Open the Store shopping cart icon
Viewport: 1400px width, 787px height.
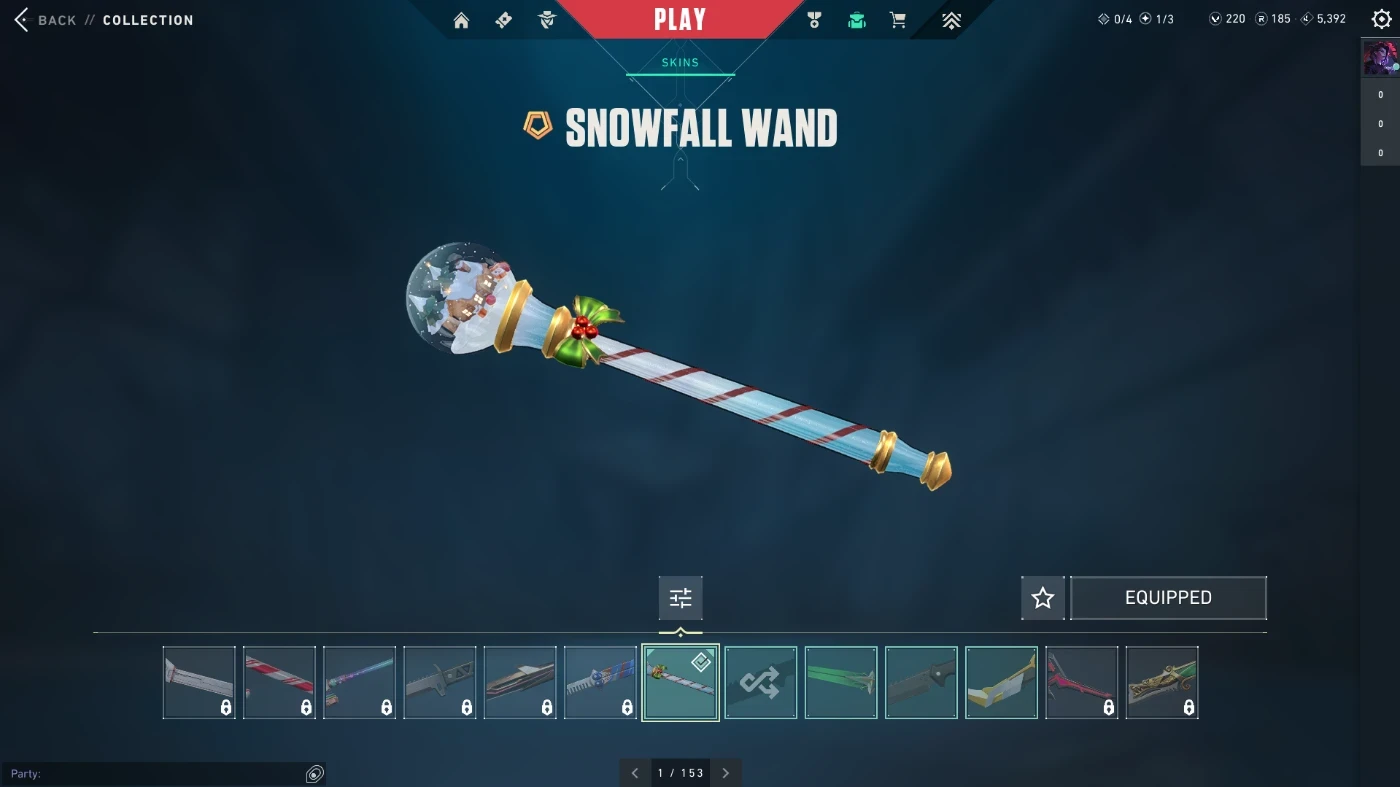[898, 20]
